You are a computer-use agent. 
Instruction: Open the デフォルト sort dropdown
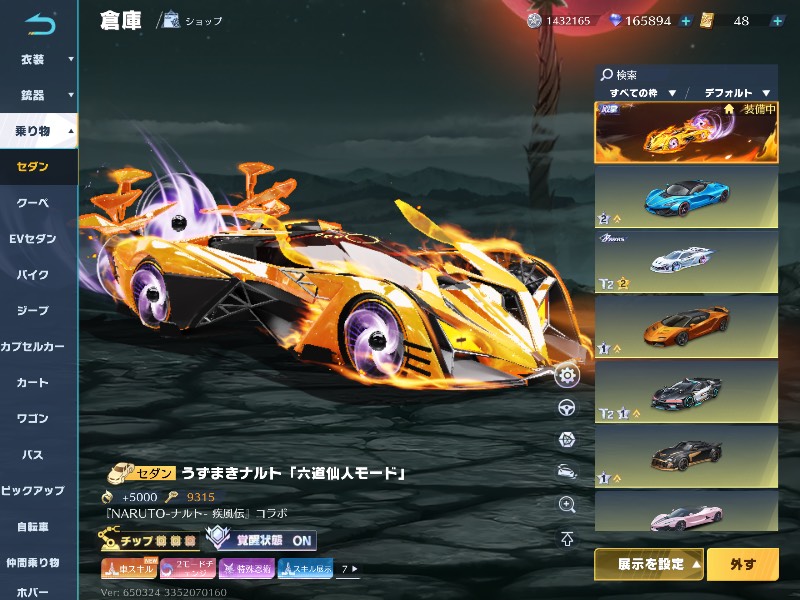point(736,92)
